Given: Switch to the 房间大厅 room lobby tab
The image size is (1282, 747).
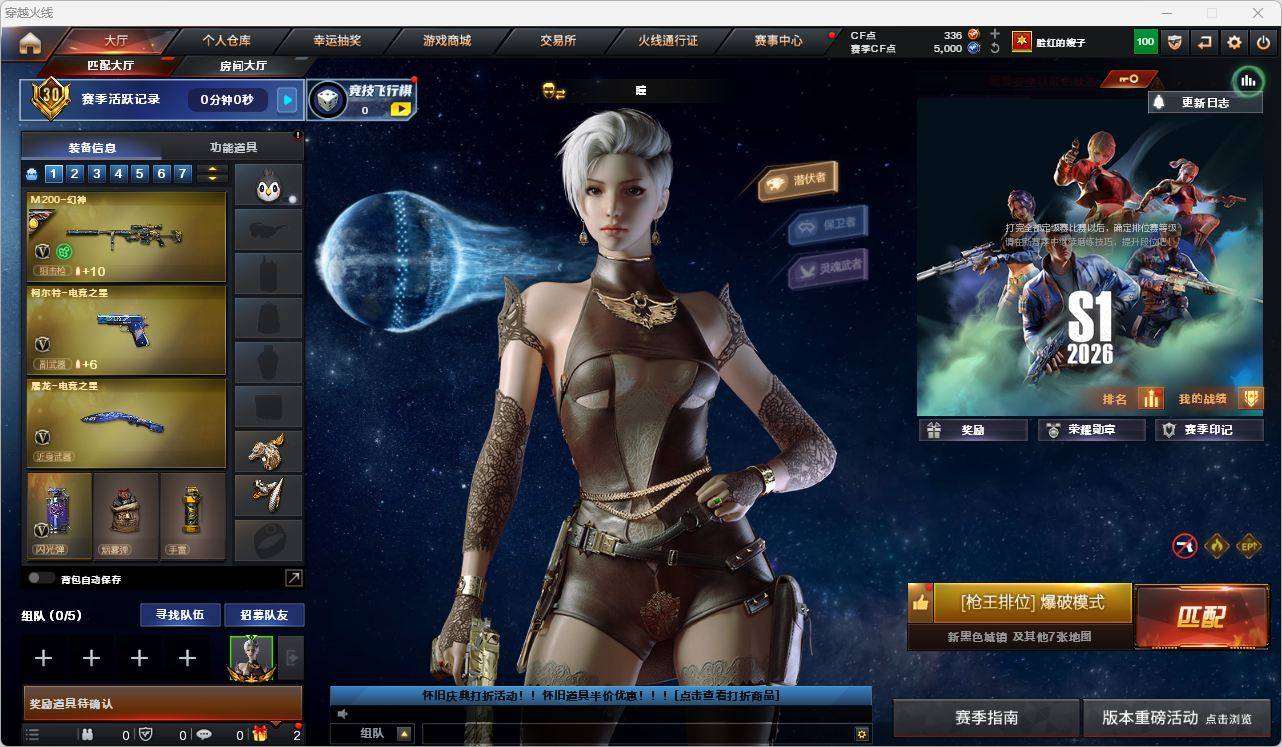Looking at the screenshot, I should (243, 66).
